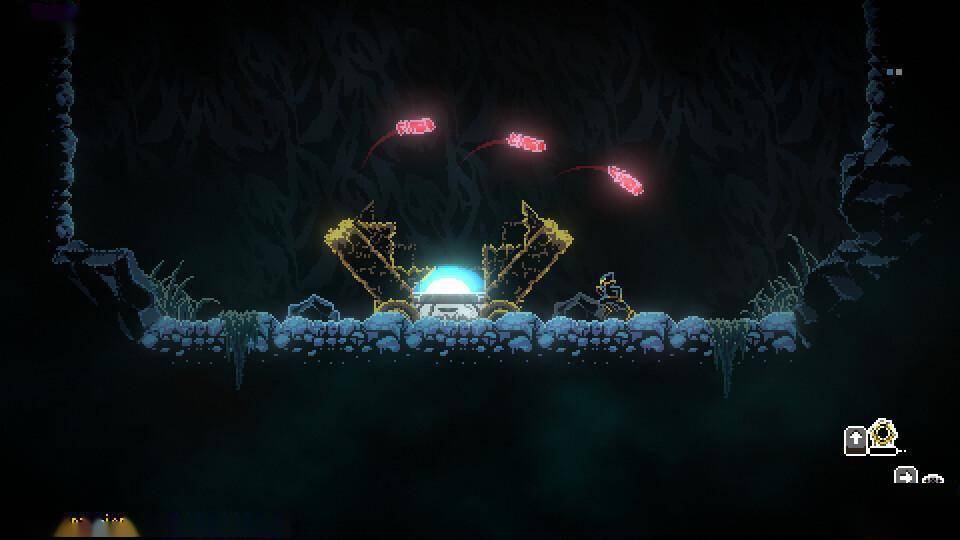This screenshot has width=960, height=540.
Task: Click the small room minimap squares
Action: 894,71
